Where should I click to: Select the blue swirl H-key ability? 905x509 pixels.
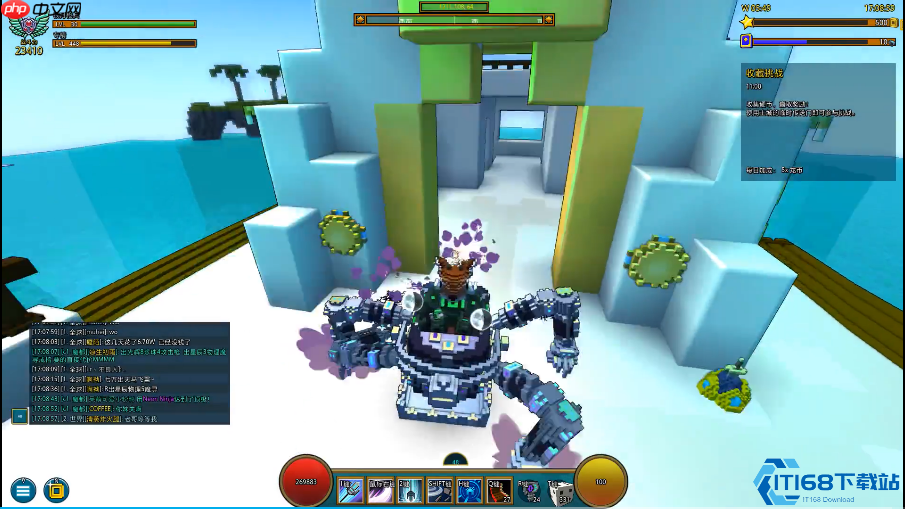pos(470,490)
